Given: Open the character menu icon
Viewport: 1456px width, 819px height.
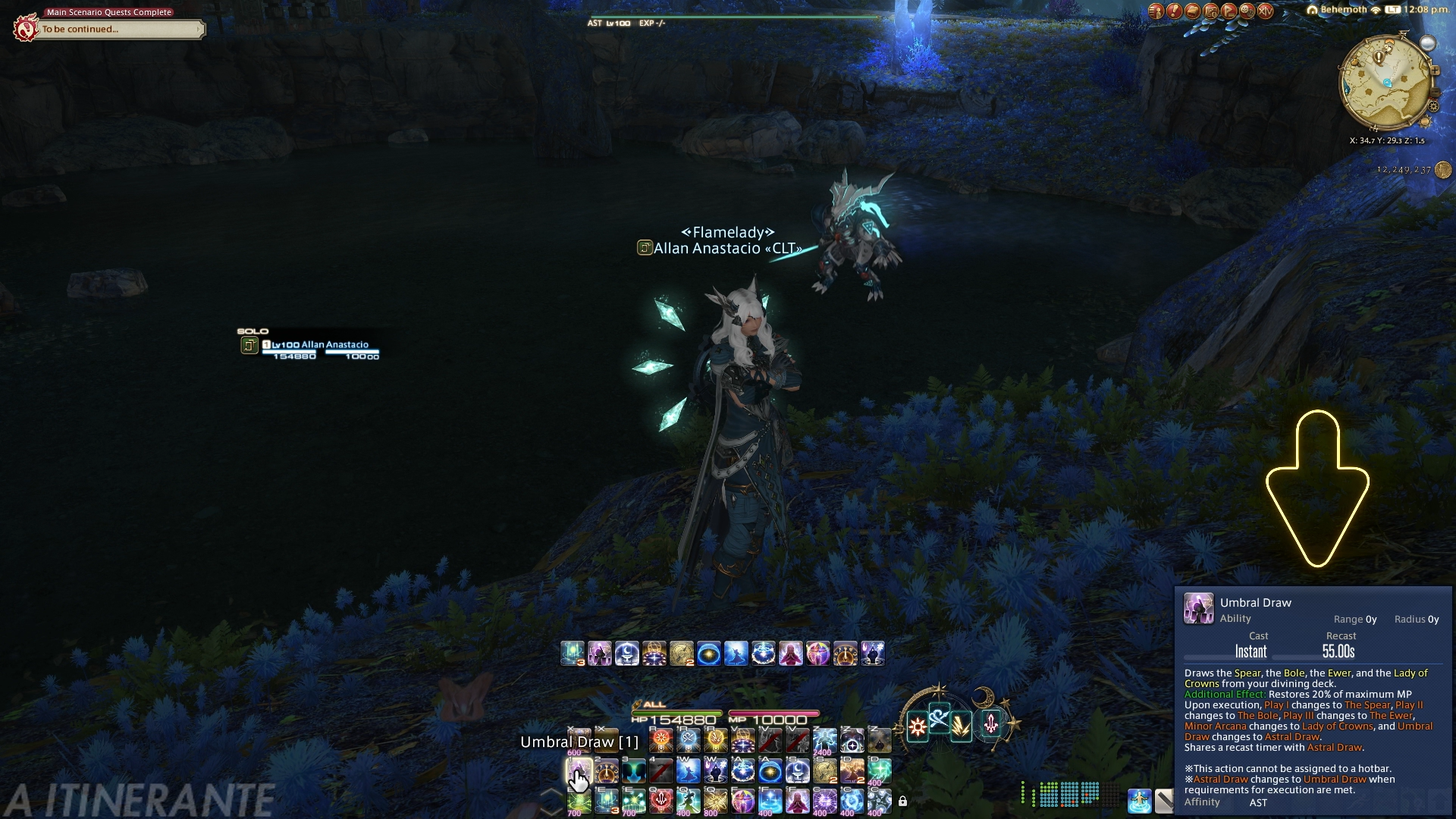Looking at the screenshot, I should 1156,11.
